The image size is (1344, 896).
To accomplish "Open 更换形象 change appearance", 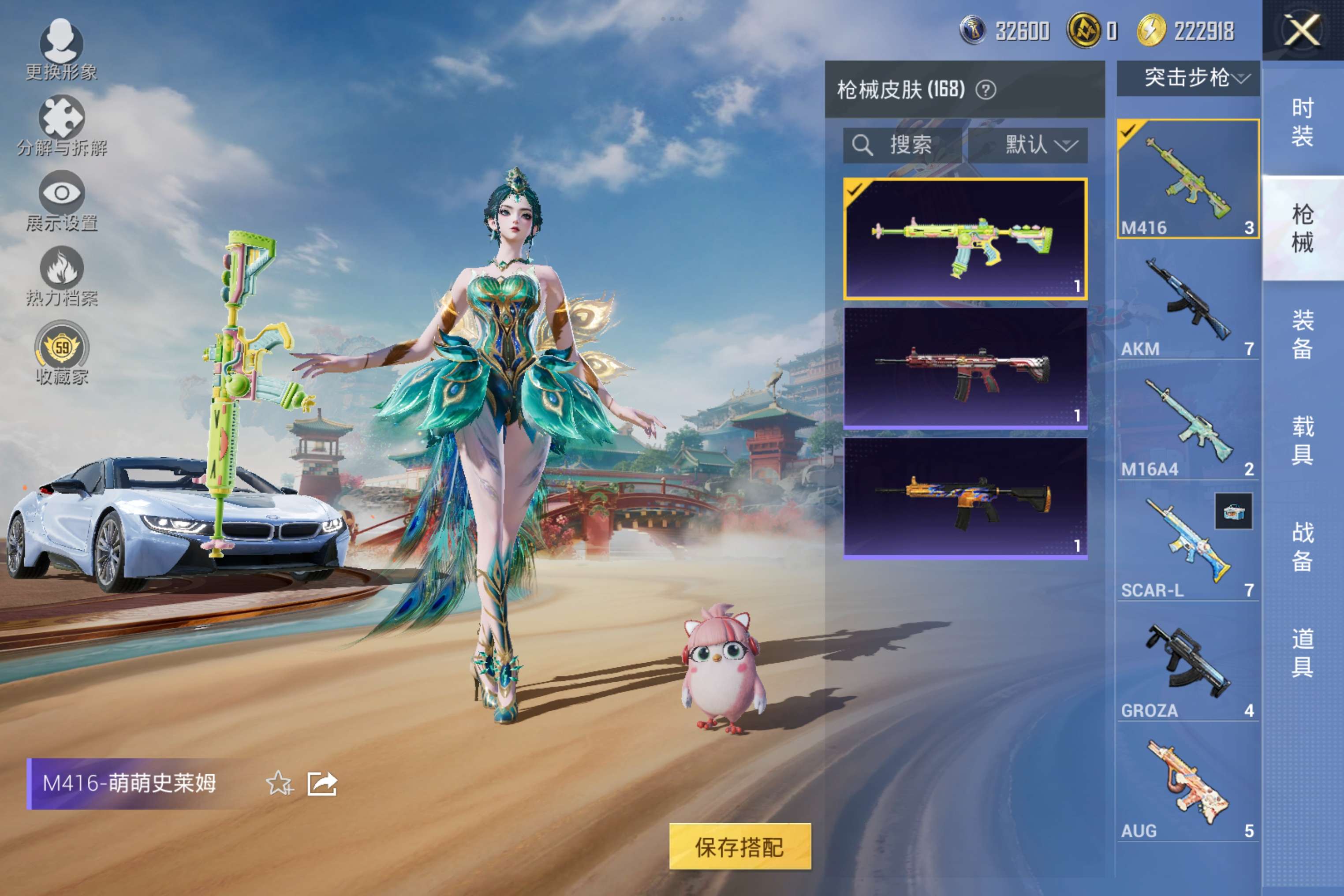I will coord(61,49).
